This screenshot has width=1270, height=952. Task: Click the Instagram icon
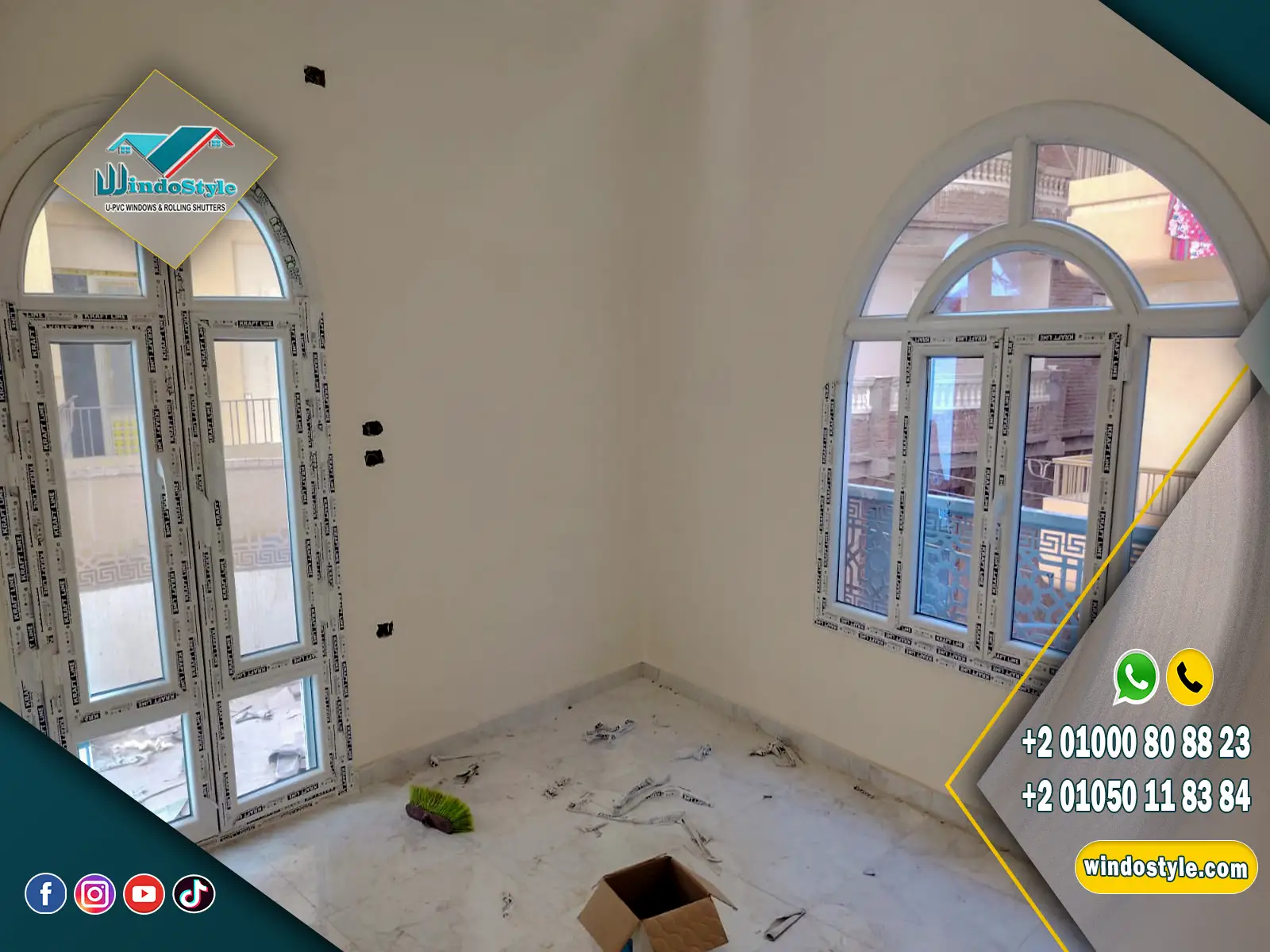coord(94,894)
